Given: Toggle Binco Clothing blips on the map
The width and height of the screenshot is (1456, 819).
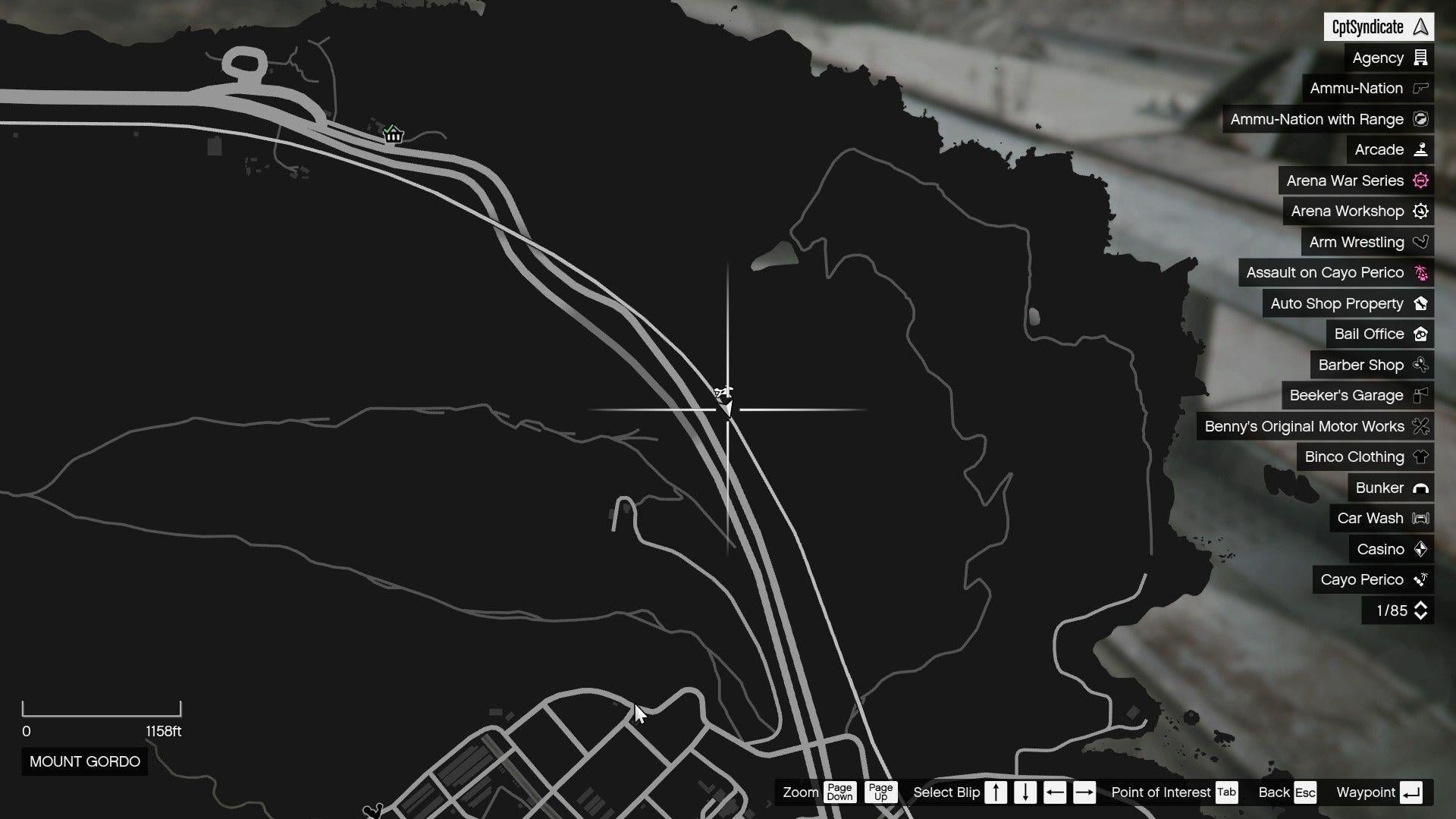Looking at the screenshot, I should (x=1354, y=457).
